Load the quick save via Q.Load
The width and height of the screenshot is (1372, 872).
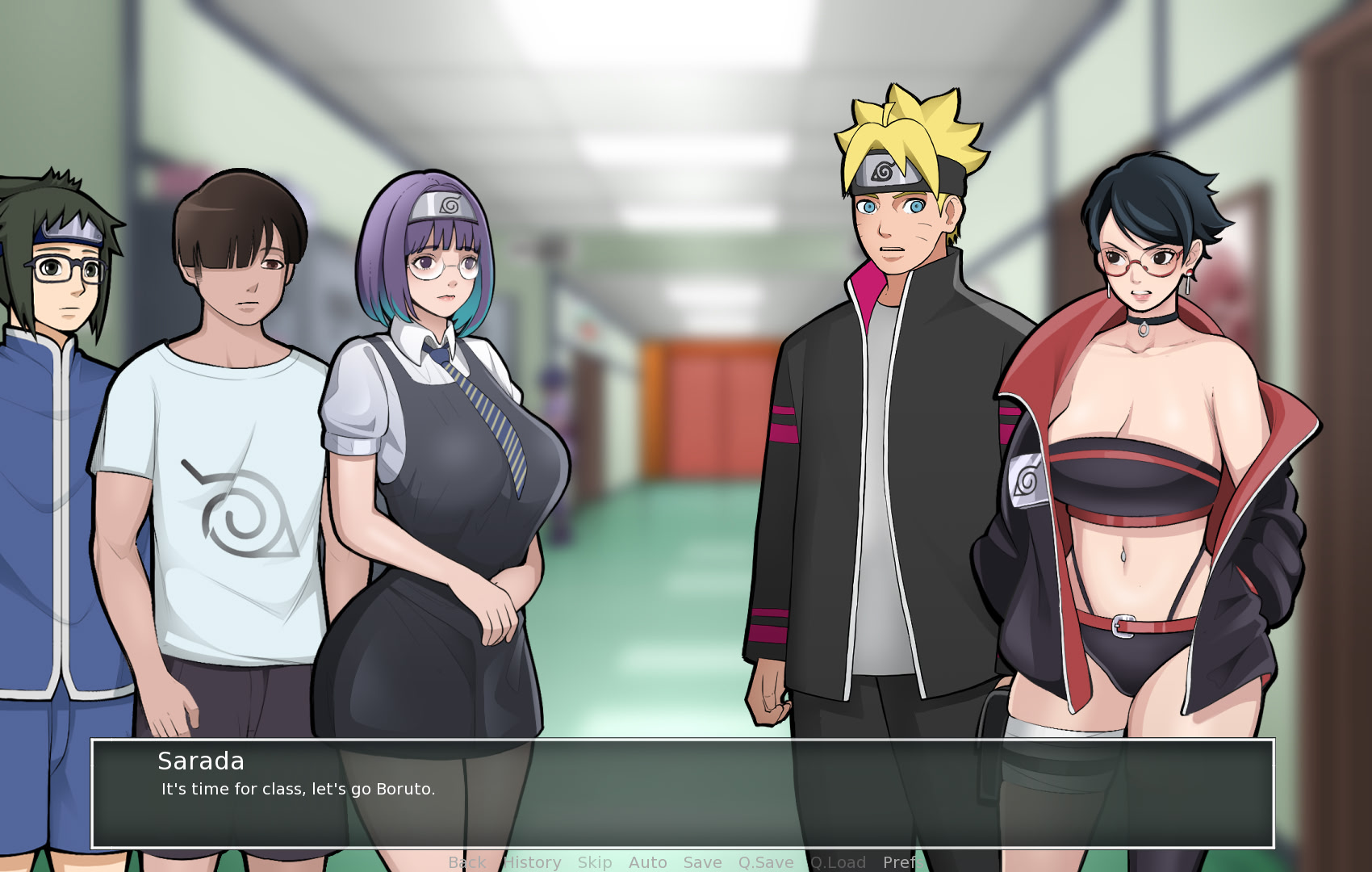coord(839,862)
